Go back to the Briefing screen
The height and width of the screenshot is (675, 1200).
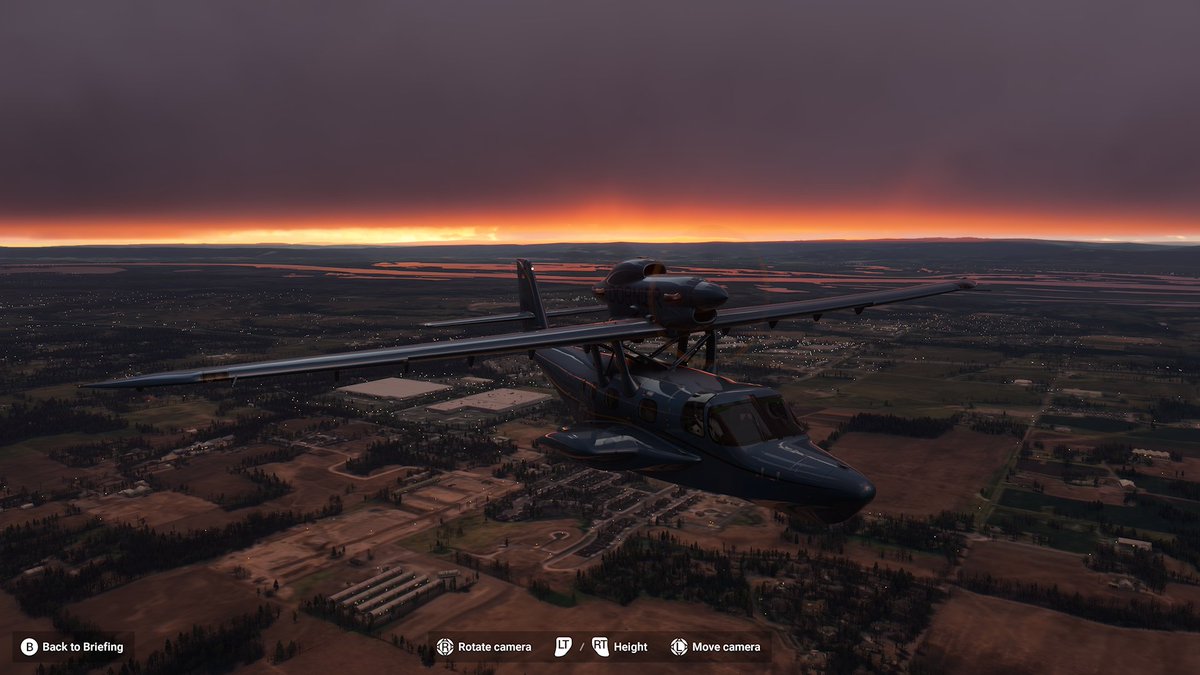(x=73, y=647)
